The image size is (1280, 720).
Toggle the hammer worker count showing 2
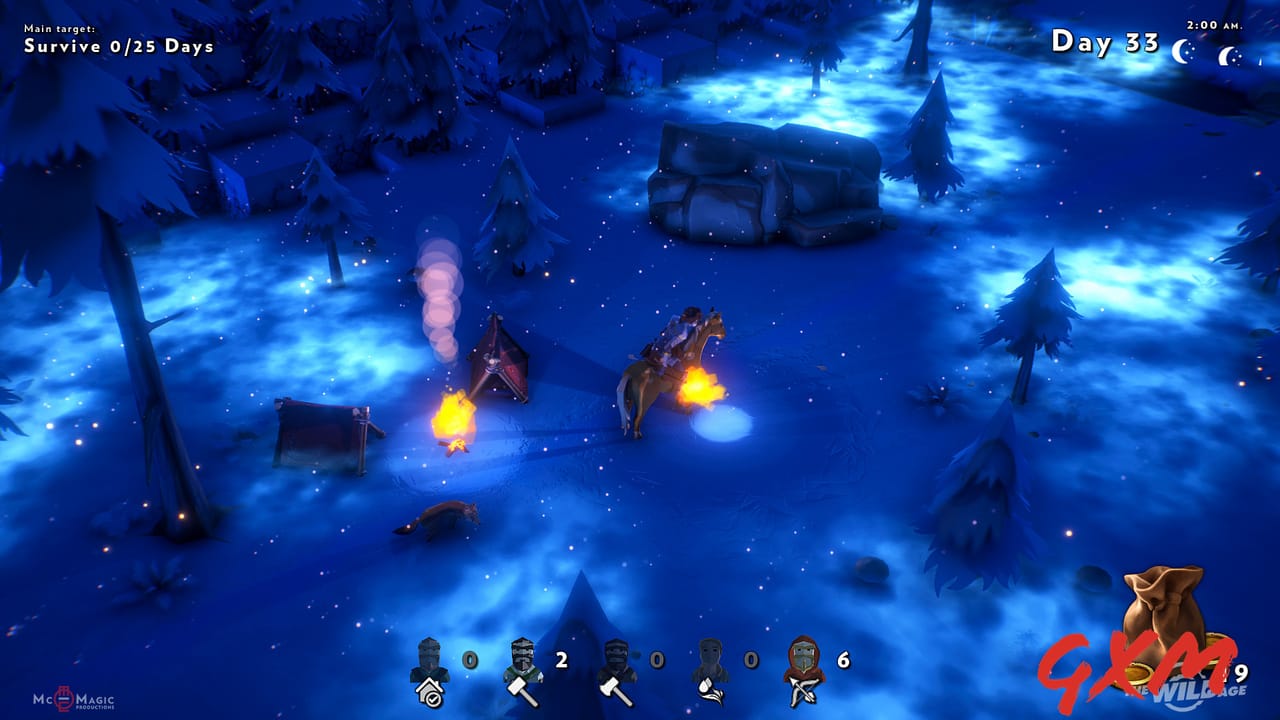click(562, 660)
